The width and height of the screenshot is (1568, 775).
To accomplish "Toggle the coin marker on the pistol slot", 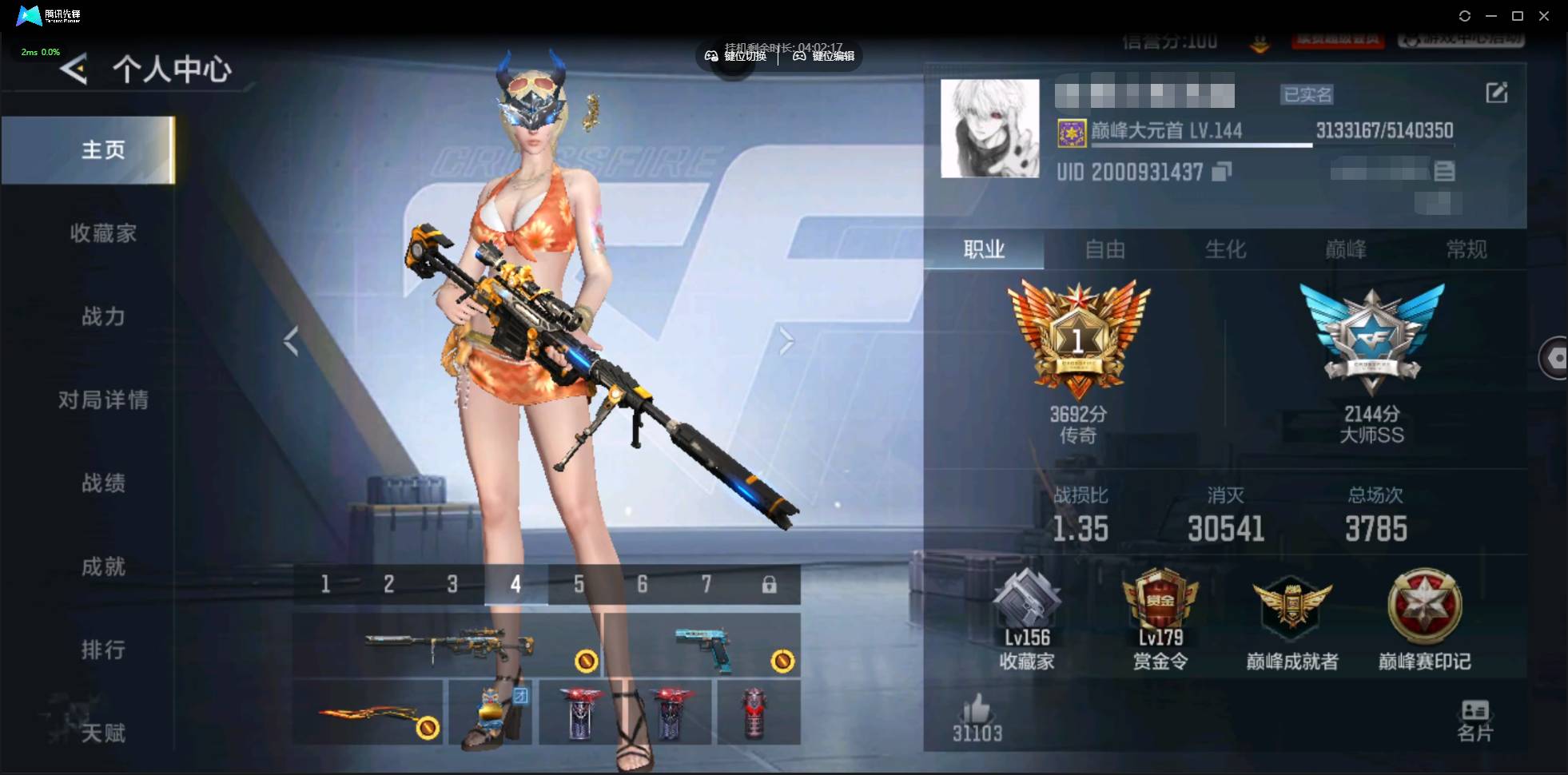I will [x=781, y=662].
